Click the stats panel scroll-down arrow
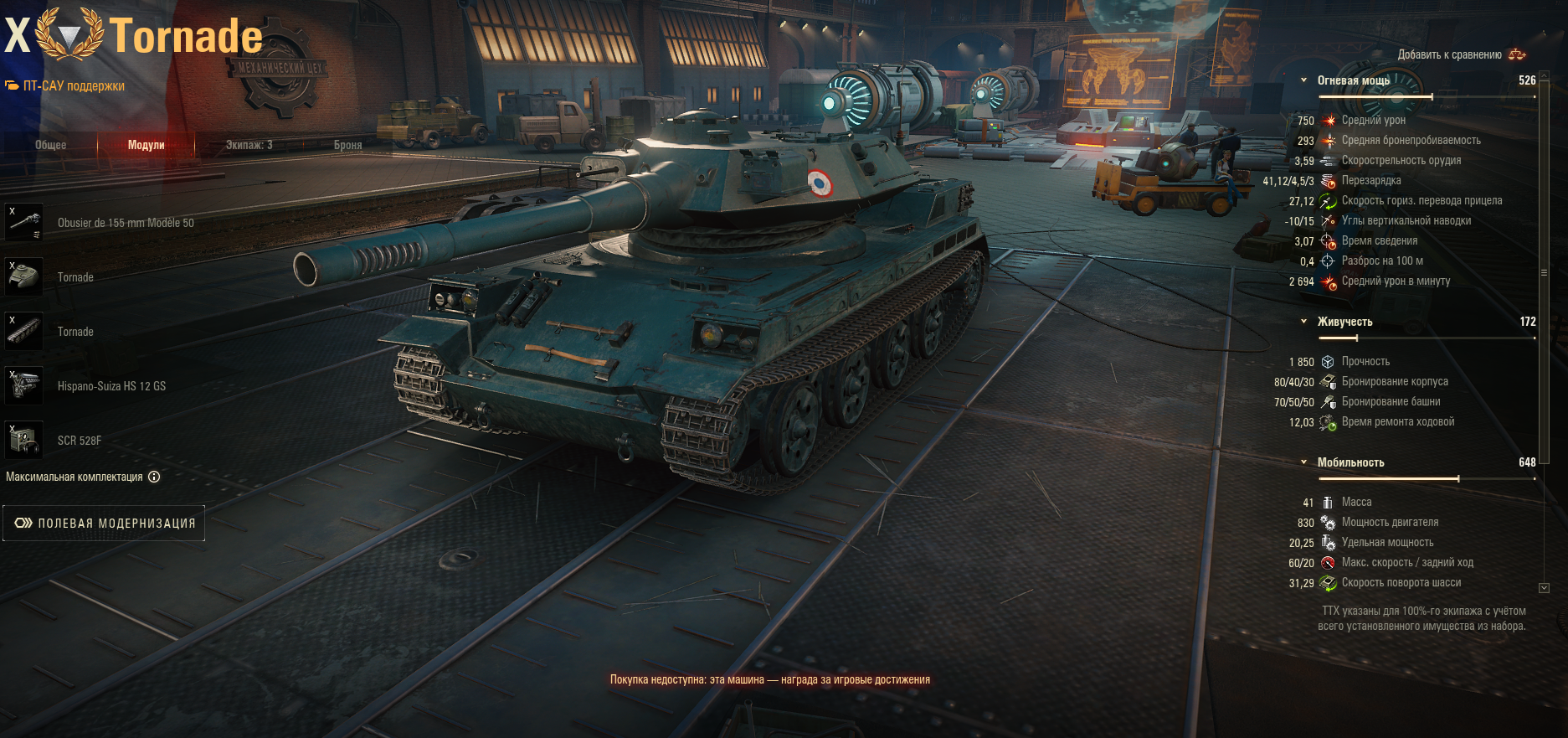This screenshot has width=1568, height=738. coord(1544,588)
